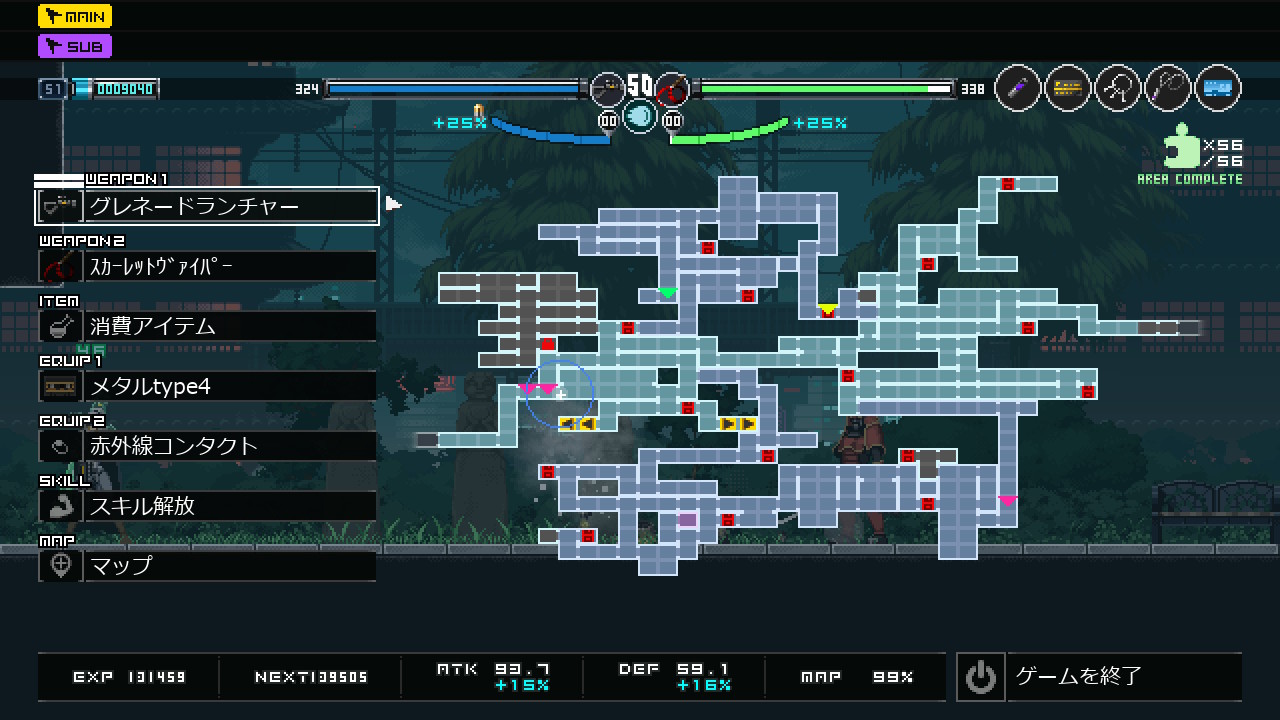Open the スキル解放 skill menu
This screenshot has width=1280, height=720.
(207, 506)
